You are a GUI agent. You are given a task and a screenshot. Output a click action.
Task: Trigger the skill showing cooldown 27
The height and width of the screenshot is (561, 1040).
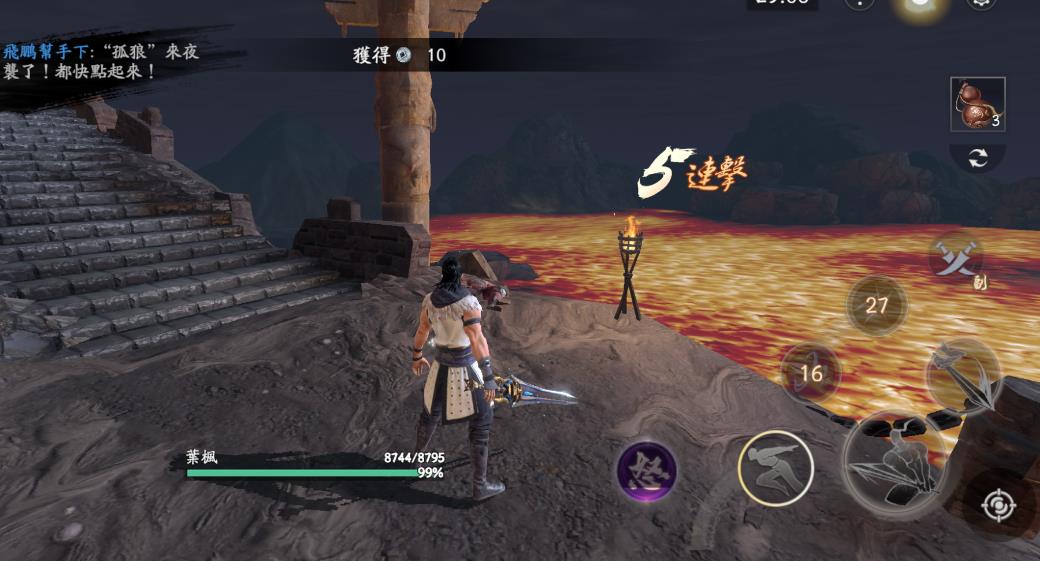[x=877, y=305]
